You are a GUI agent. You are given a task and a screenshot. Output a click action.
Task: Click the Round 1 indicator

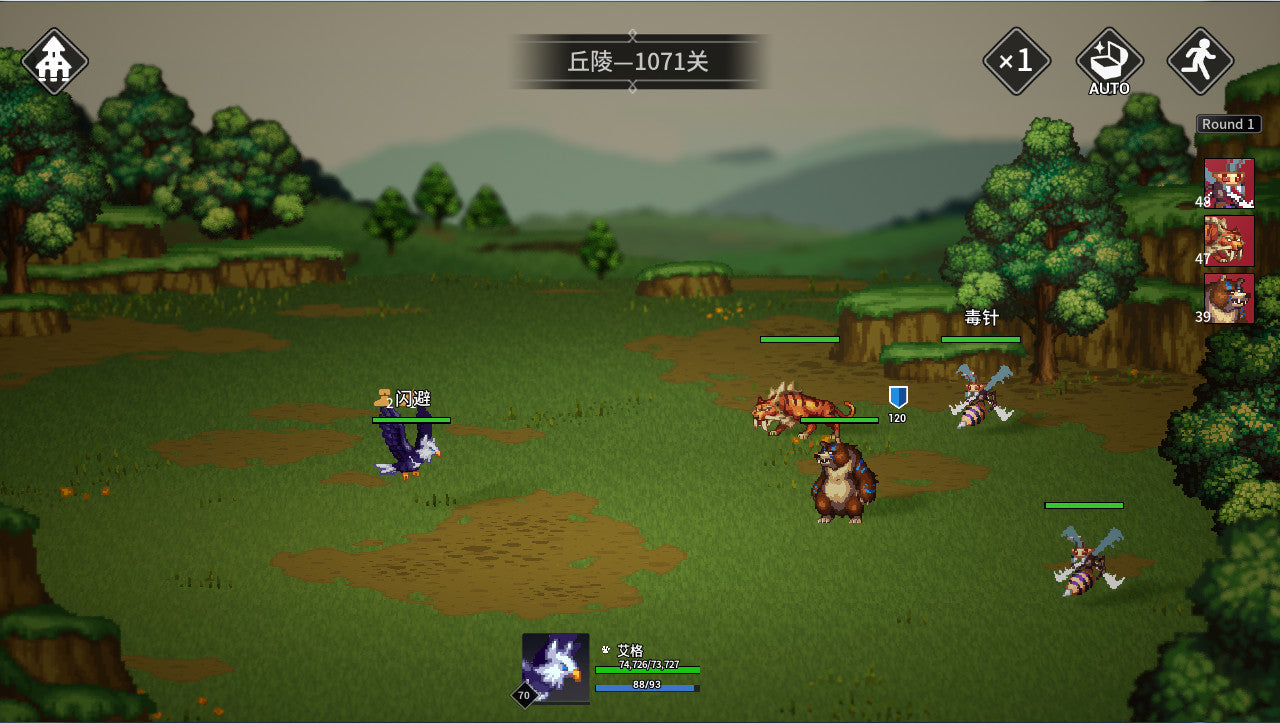1228,123
